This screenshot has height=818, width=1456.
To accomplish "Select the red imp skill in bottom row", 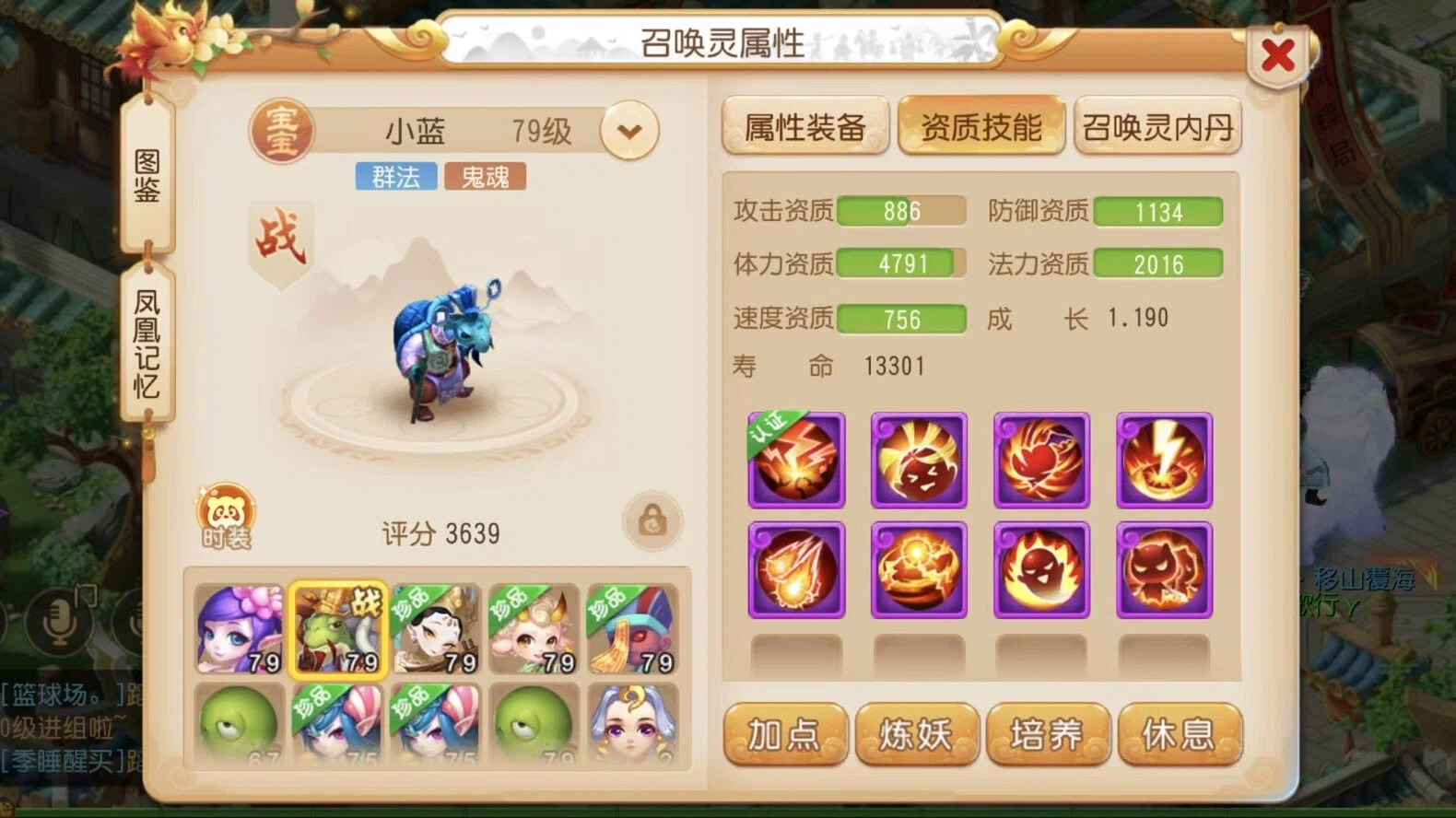I will pos(1163,569).
